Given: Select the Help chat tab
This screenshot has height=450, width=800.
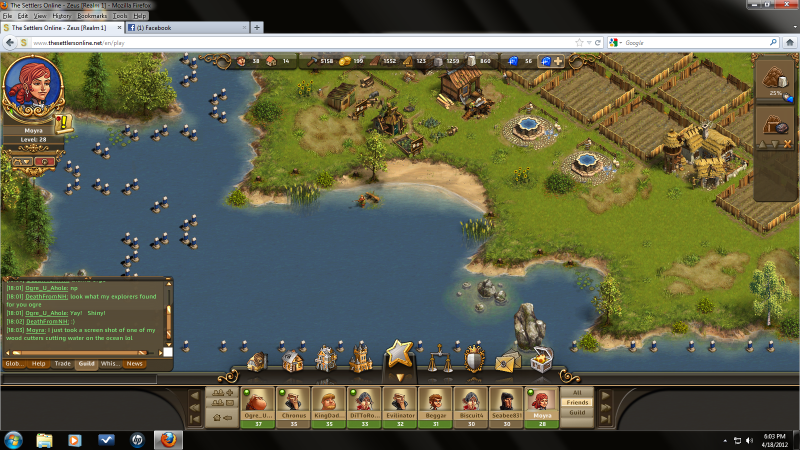Looking at the screenshot, I should [x=39, y=364].
